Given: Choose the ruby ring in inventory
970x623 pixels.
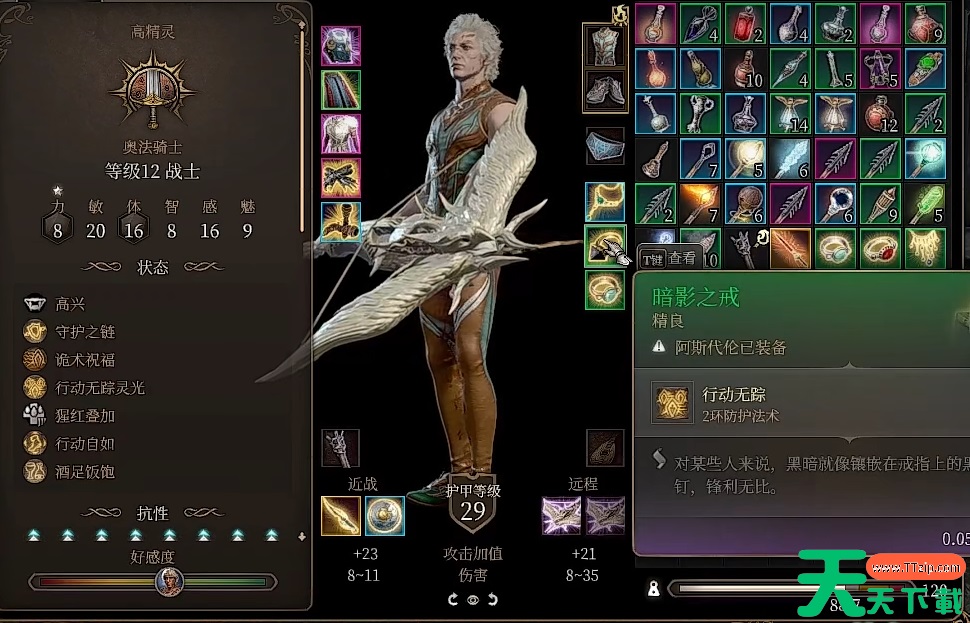Looking at the screenshot, I should coord(880,247).
